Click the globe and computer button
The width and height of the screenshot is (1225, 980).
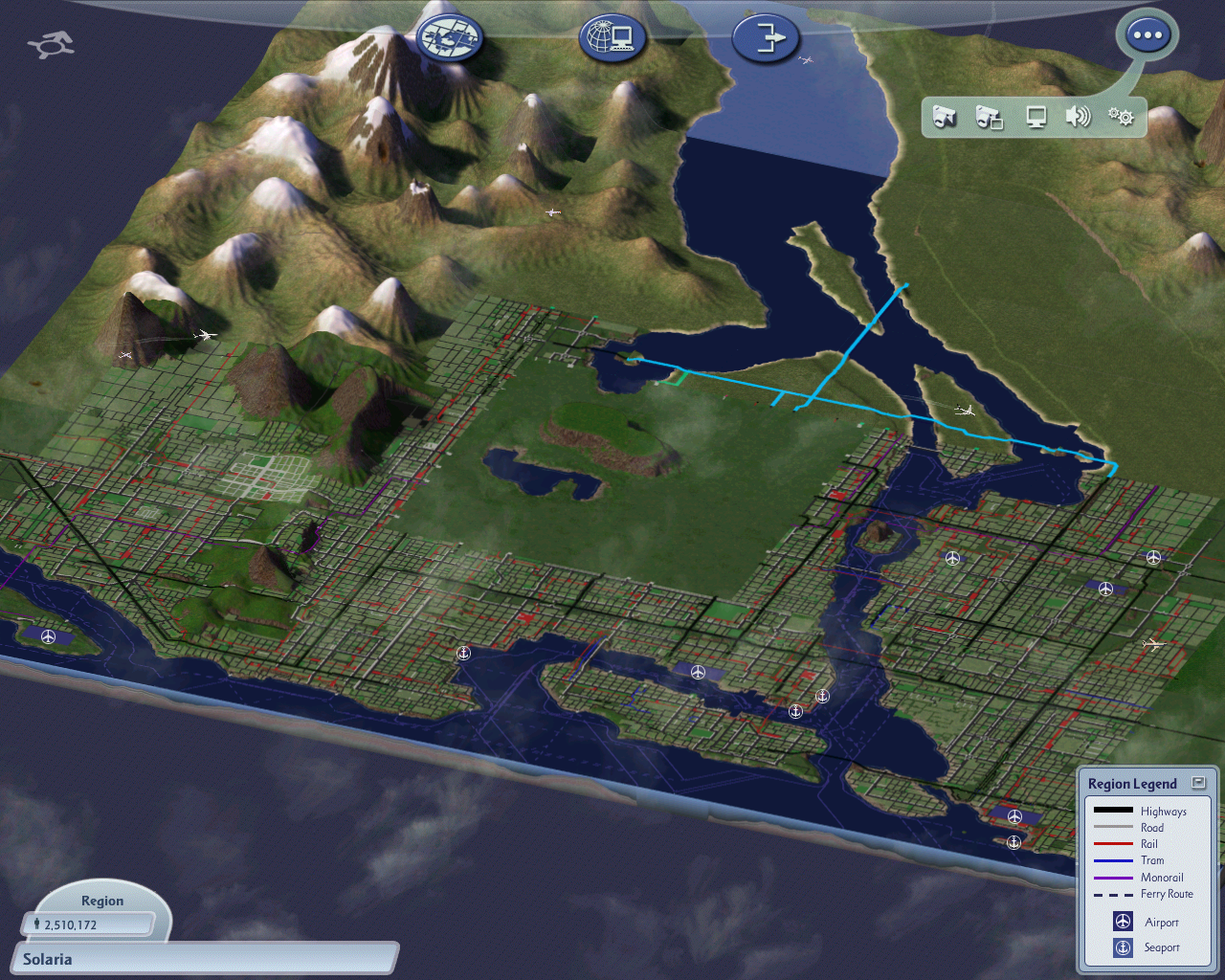click(x=612, y=38)
